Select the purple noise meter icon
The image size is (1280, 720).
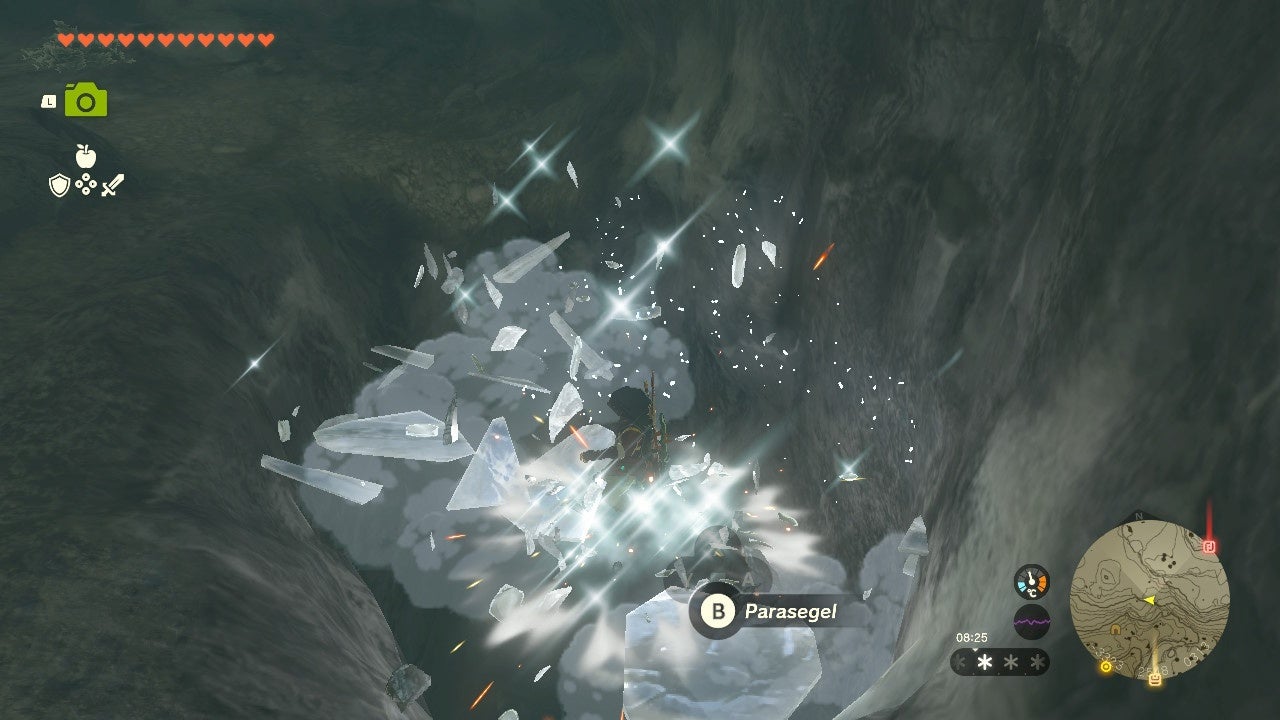coord(1032,620)
